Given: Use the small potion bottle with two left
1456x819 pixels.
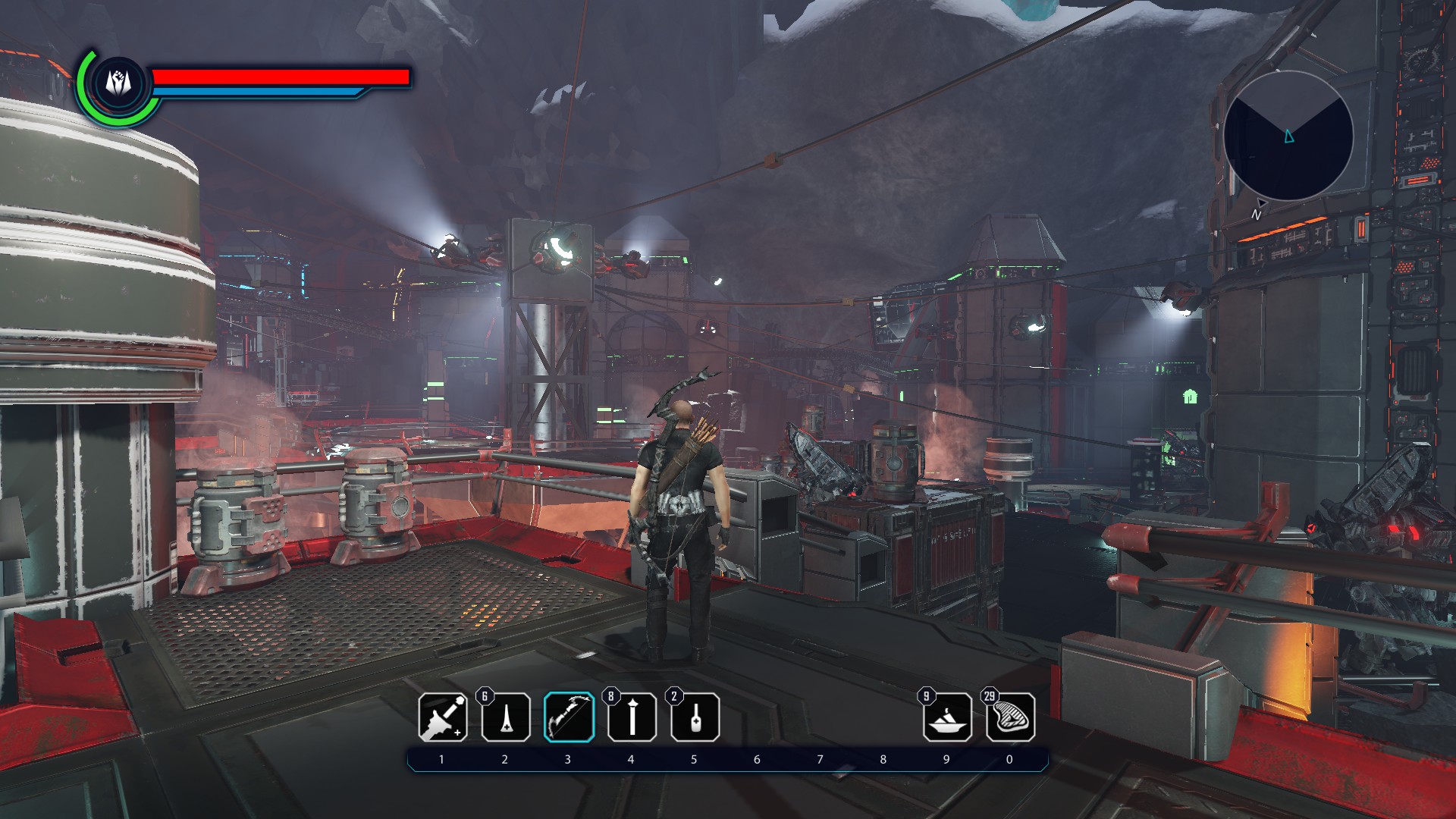Looking at the screenshot, I should tap(695, 717).
